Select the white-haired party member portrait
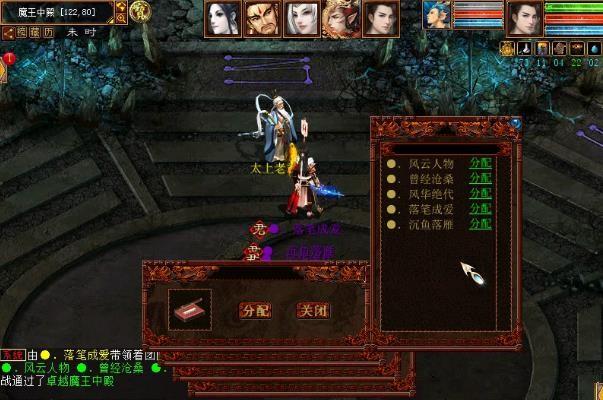This screenshot has width=603, height=400. (x=301, y=18)
